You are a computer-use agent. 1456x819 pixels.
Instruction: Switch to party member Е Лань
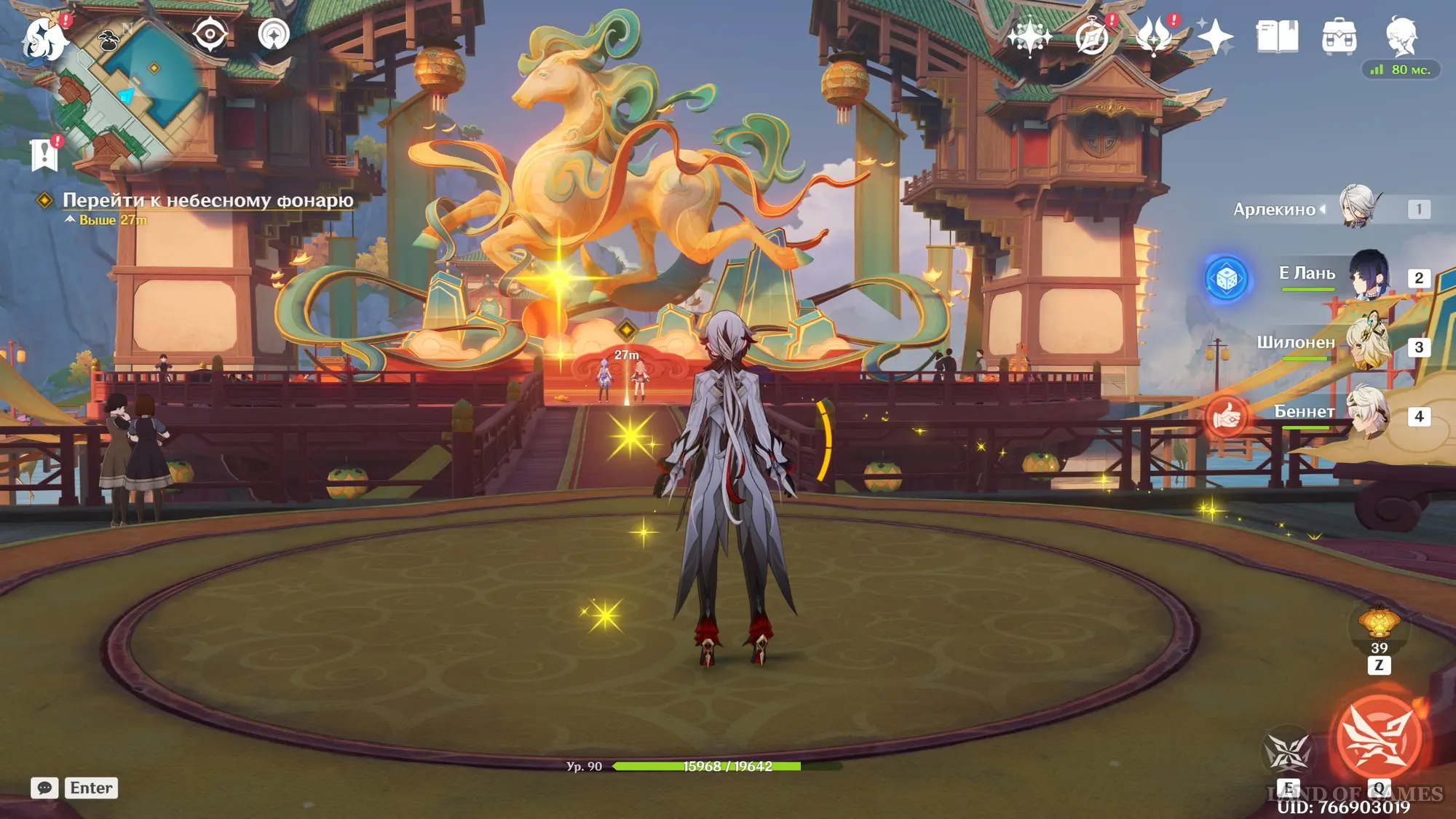pos(1369,277)
